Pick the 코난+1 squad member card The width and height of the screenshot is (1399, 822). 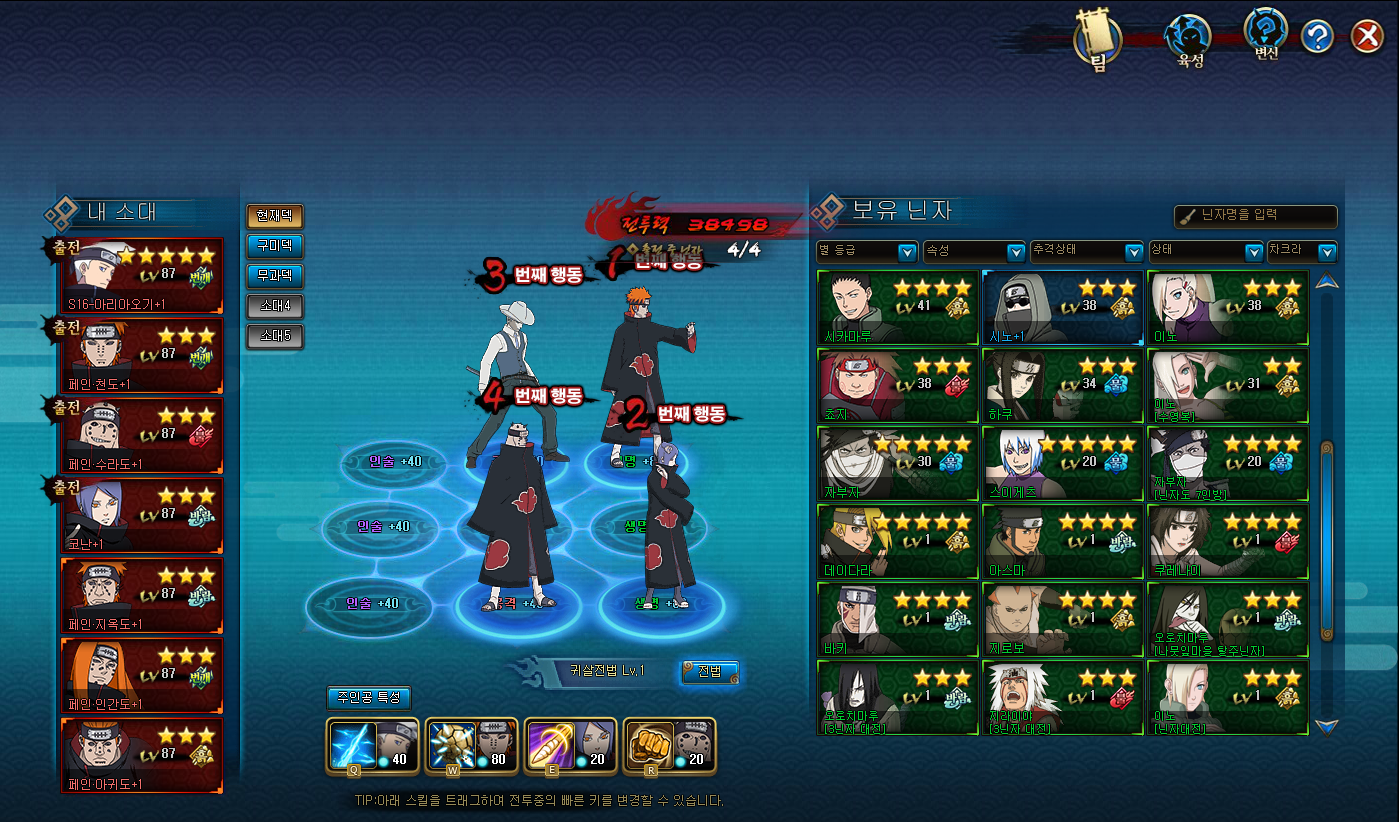click(x=142, y=515)
